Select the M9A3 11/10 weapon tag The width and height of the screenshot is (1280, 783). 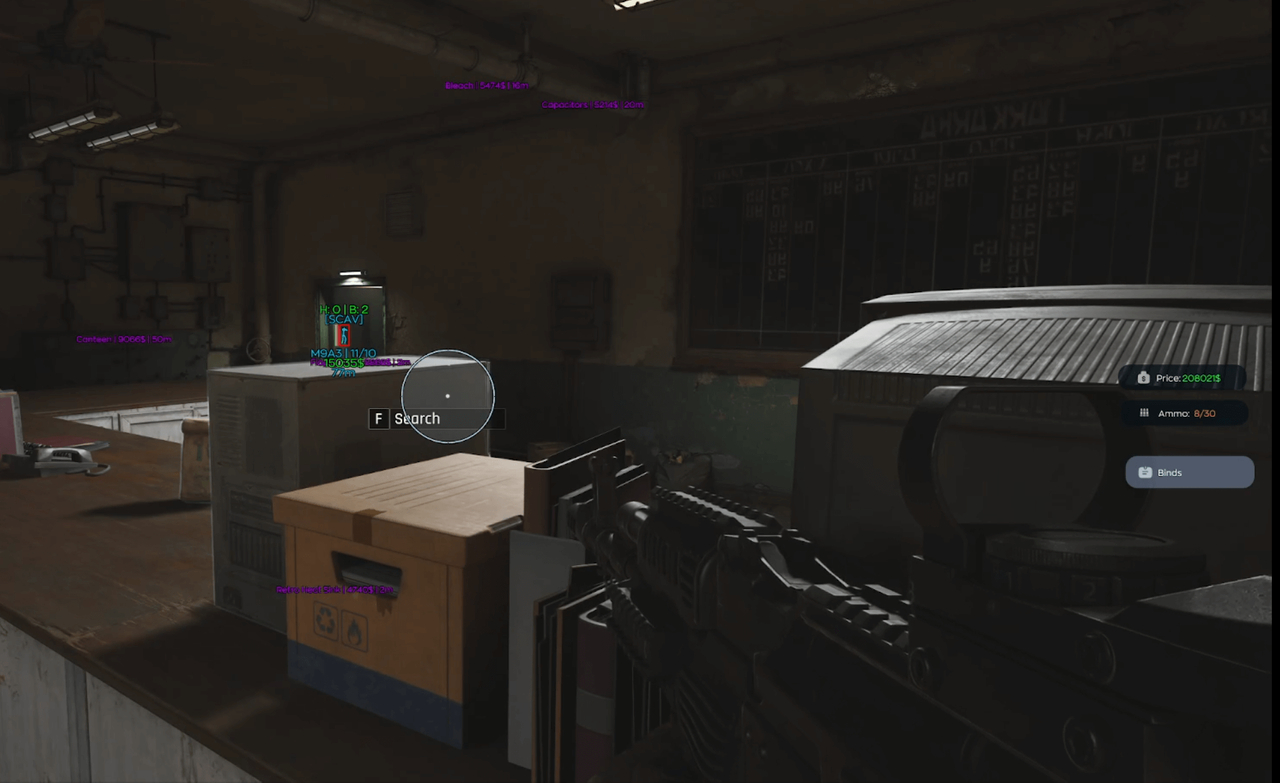click(343, 354)
